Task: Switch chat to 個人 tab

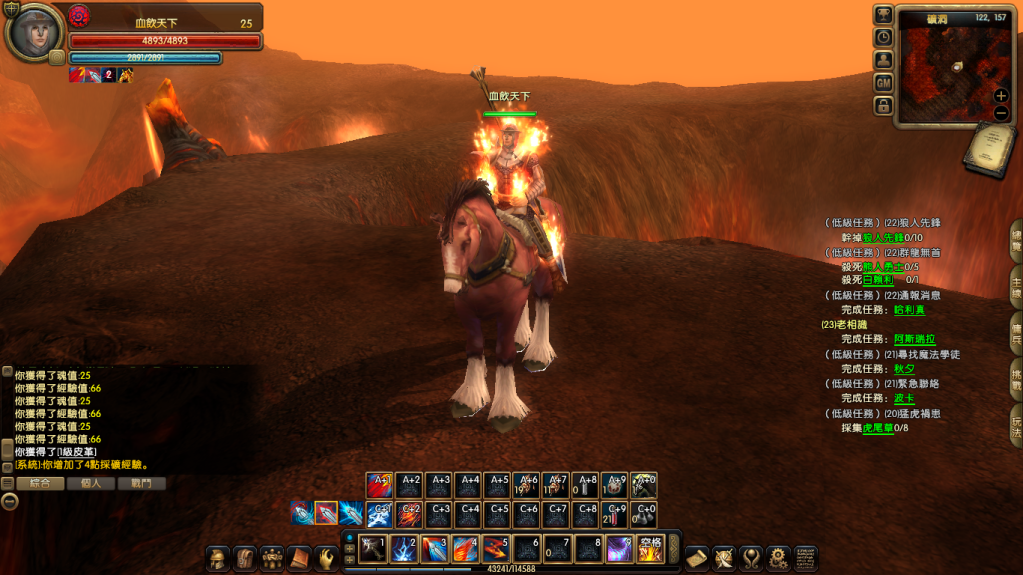Action: tap(98, 483)
